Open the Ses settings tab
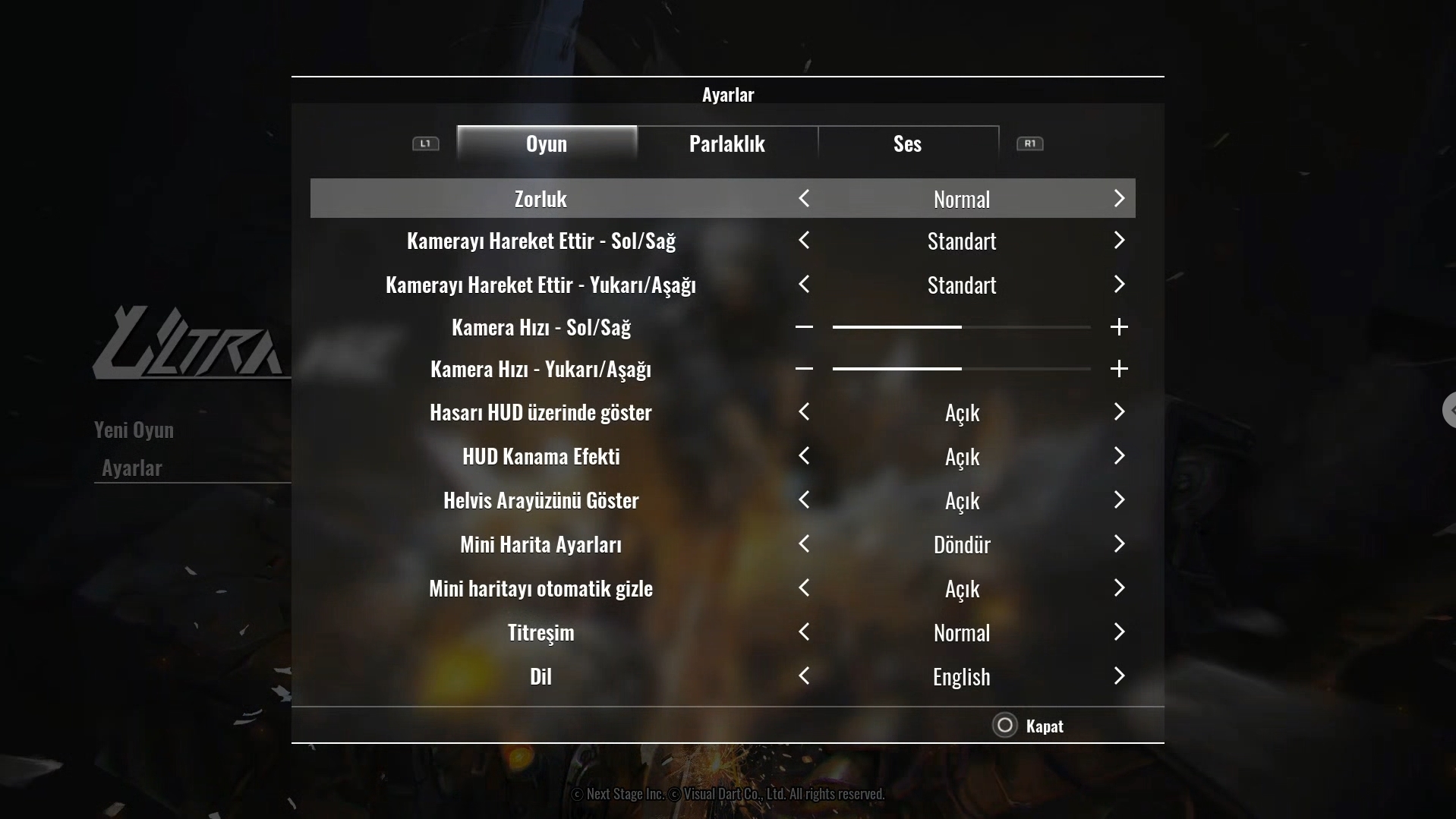 click(x=907, y=143)
